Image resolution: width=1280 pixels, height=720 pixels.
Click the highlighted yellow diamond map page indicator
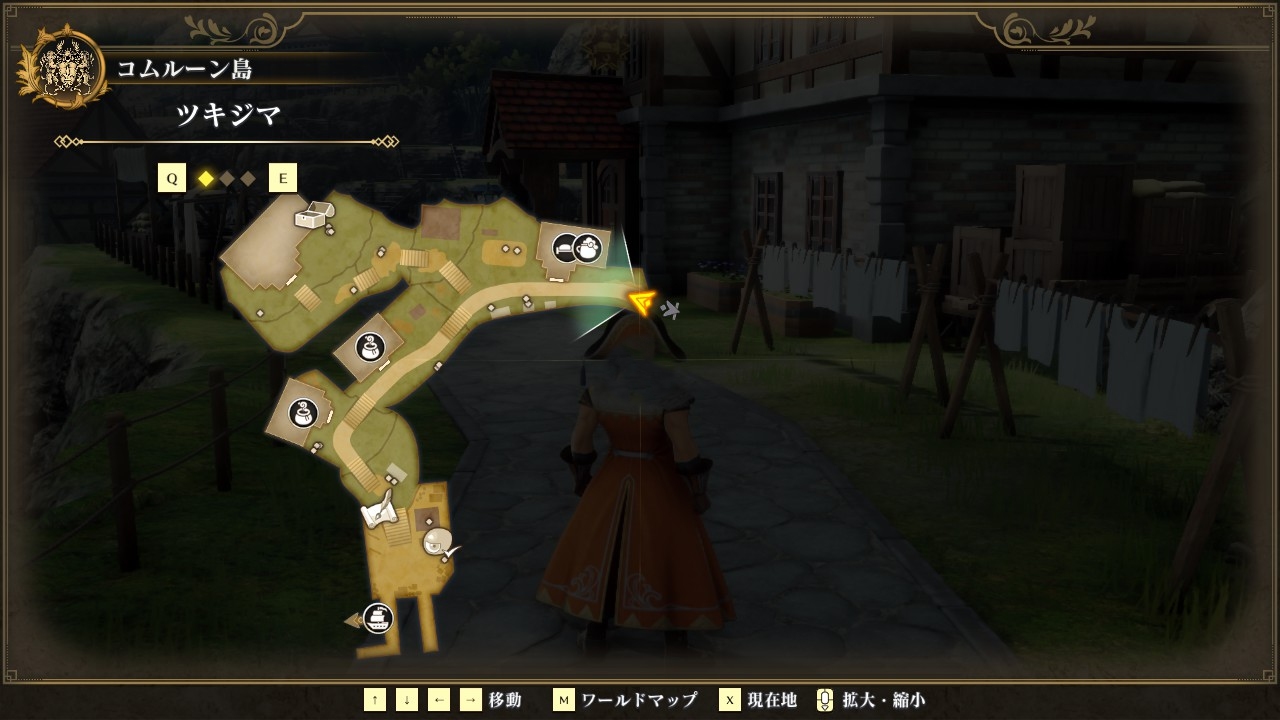pyautogui.click(x=206, y=179)
